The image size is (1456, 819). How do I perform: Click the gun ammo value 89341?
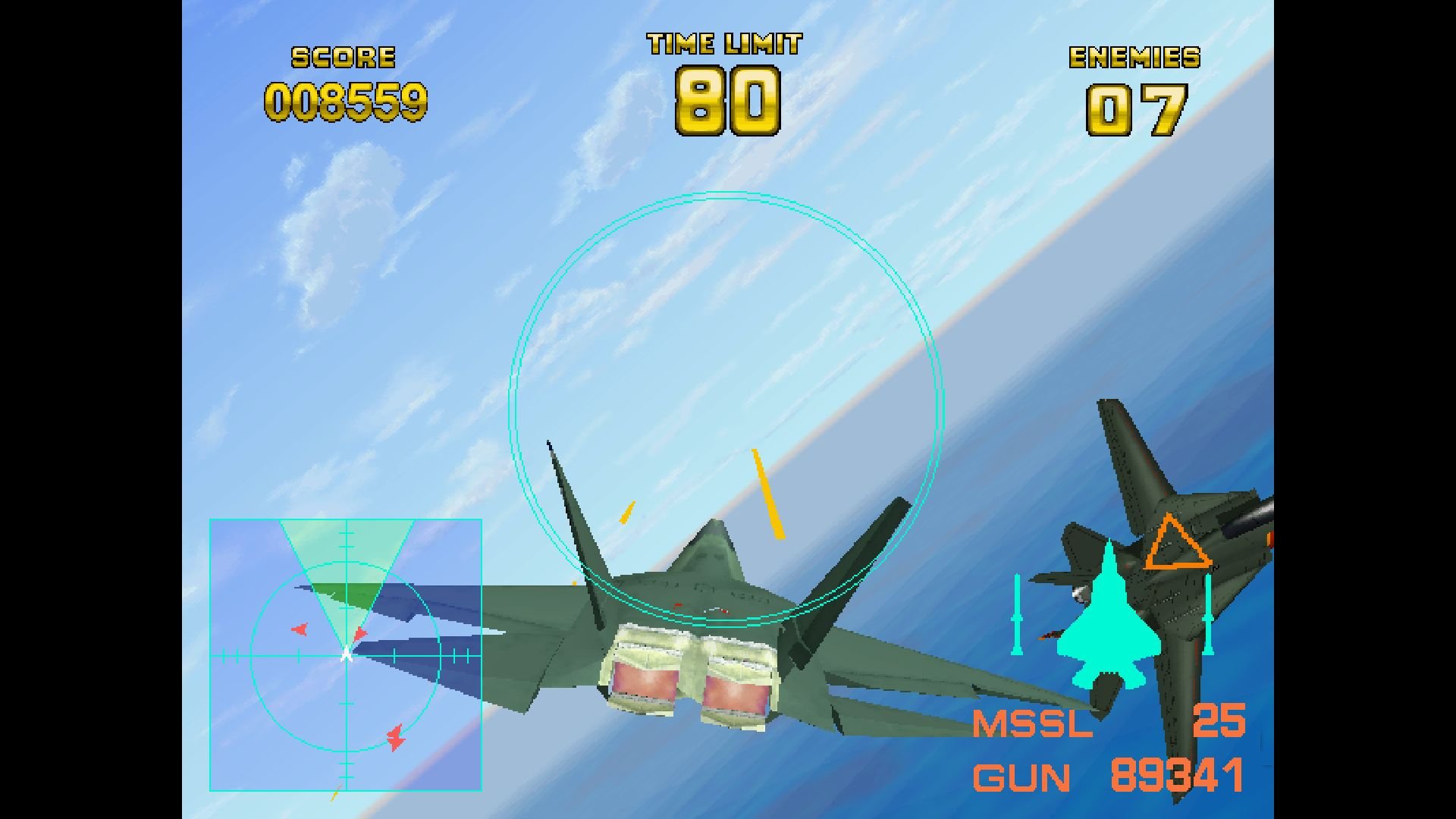click(1181, 777)
